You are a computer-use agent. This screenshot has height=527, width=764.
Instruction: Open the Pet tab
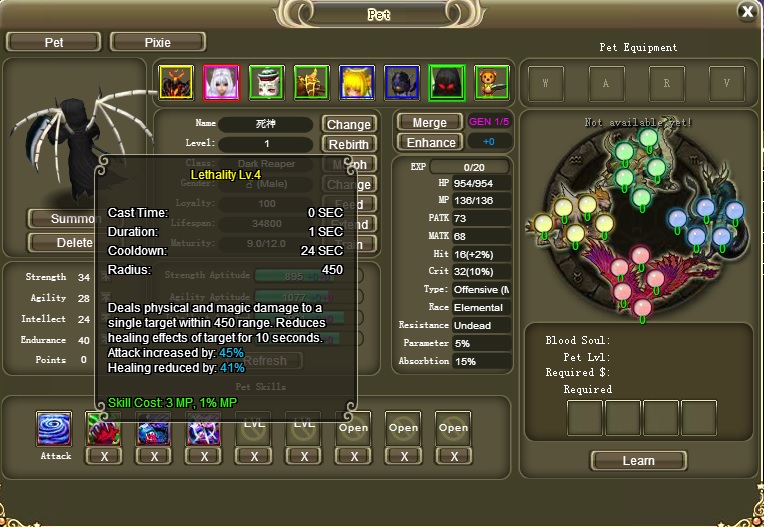[x=53, y=42]
